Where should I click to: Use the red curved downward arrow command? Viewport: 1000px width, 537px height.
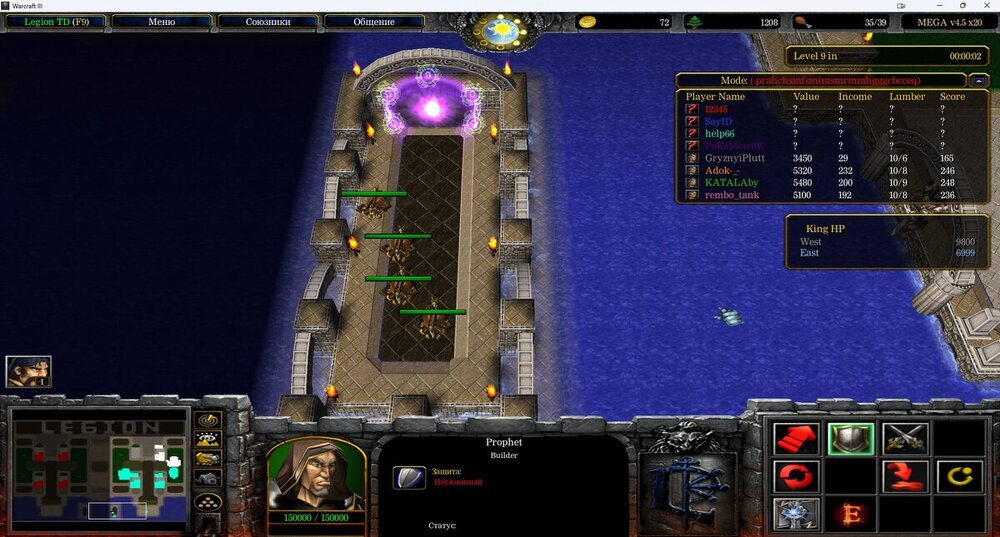coord(905,476)
